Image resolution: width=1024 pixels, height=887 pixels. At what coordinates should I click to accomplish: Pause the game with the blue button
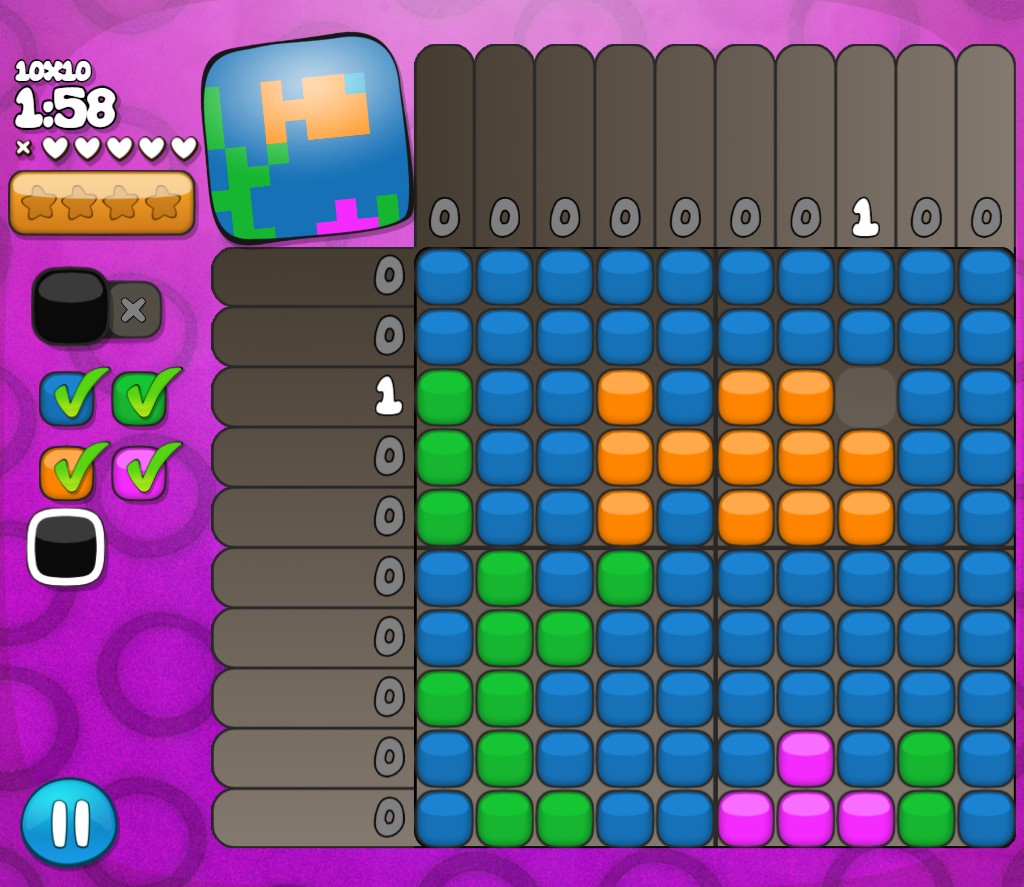click(x=69, y=822)
